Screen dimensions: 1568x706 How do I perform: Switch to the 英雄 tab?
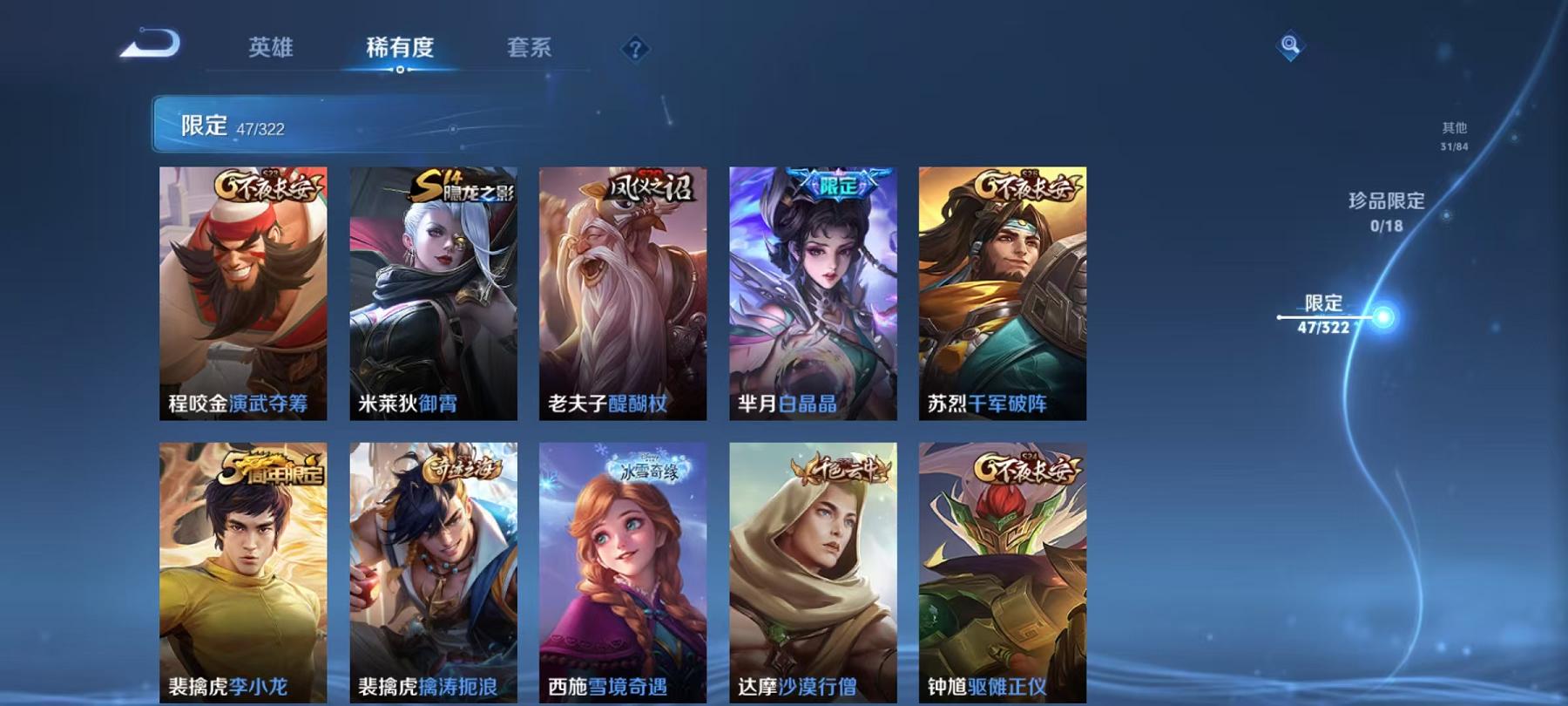(x=270, y=50)
